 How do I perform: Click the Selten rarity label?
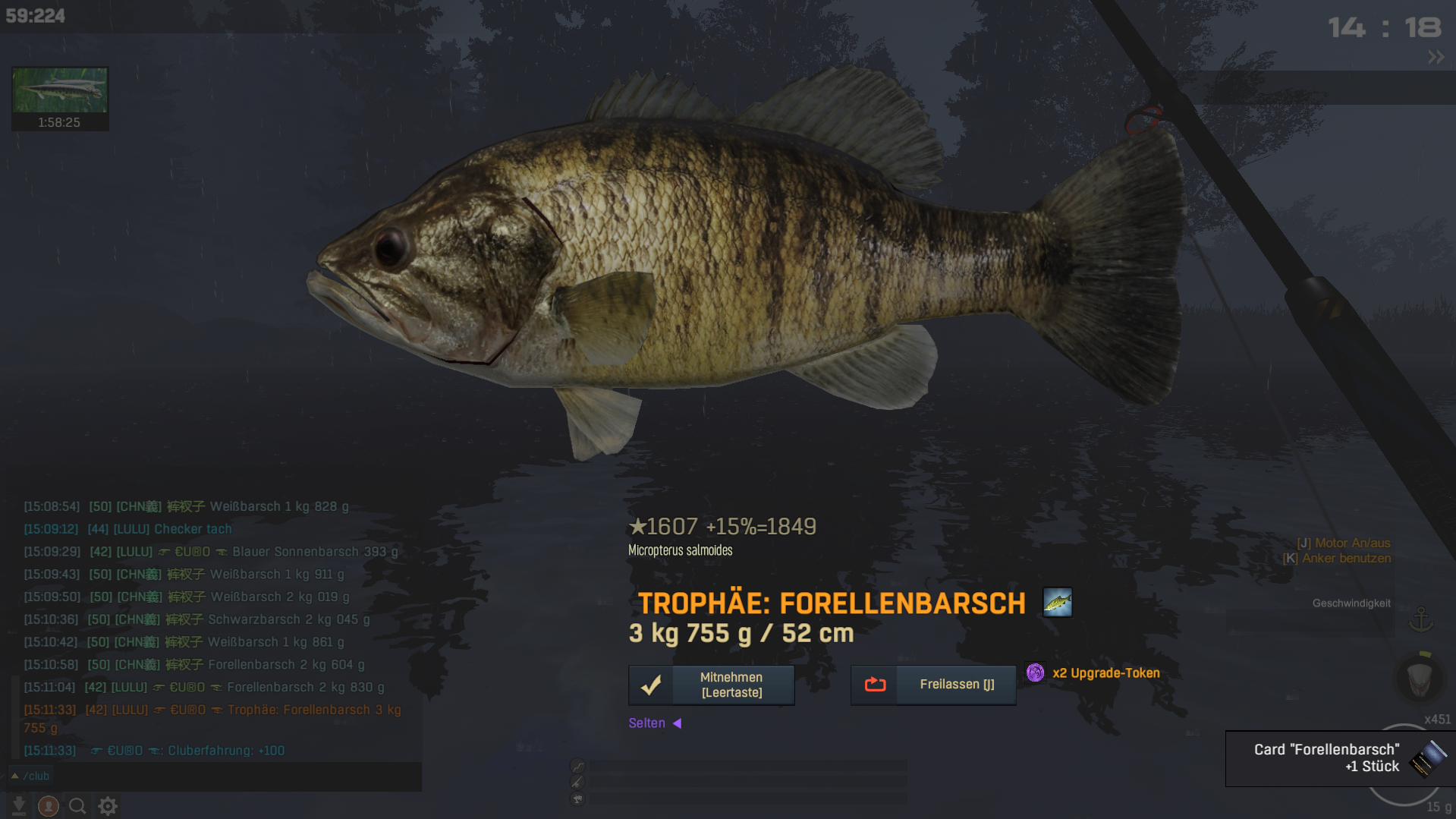point(647,723)
